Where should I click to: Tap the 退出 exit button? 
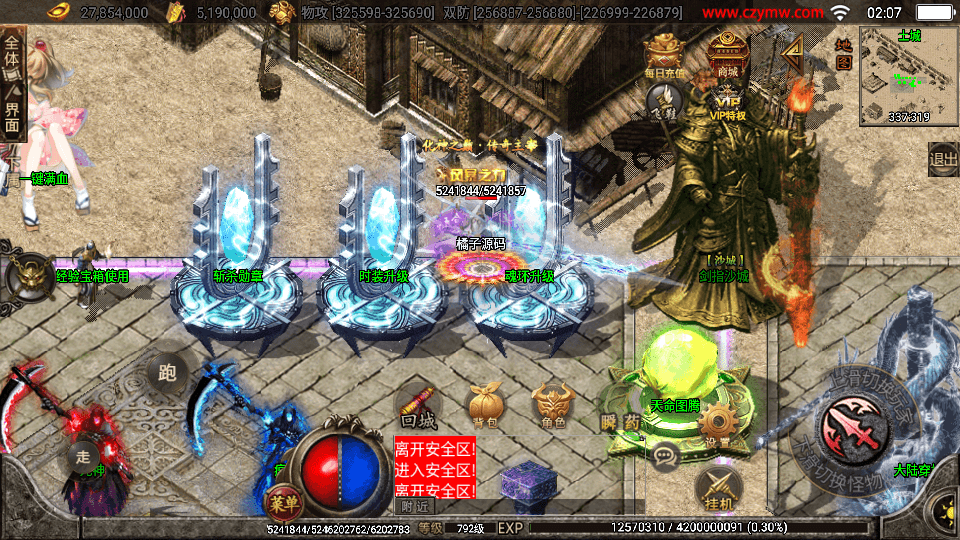coord(943,158)
